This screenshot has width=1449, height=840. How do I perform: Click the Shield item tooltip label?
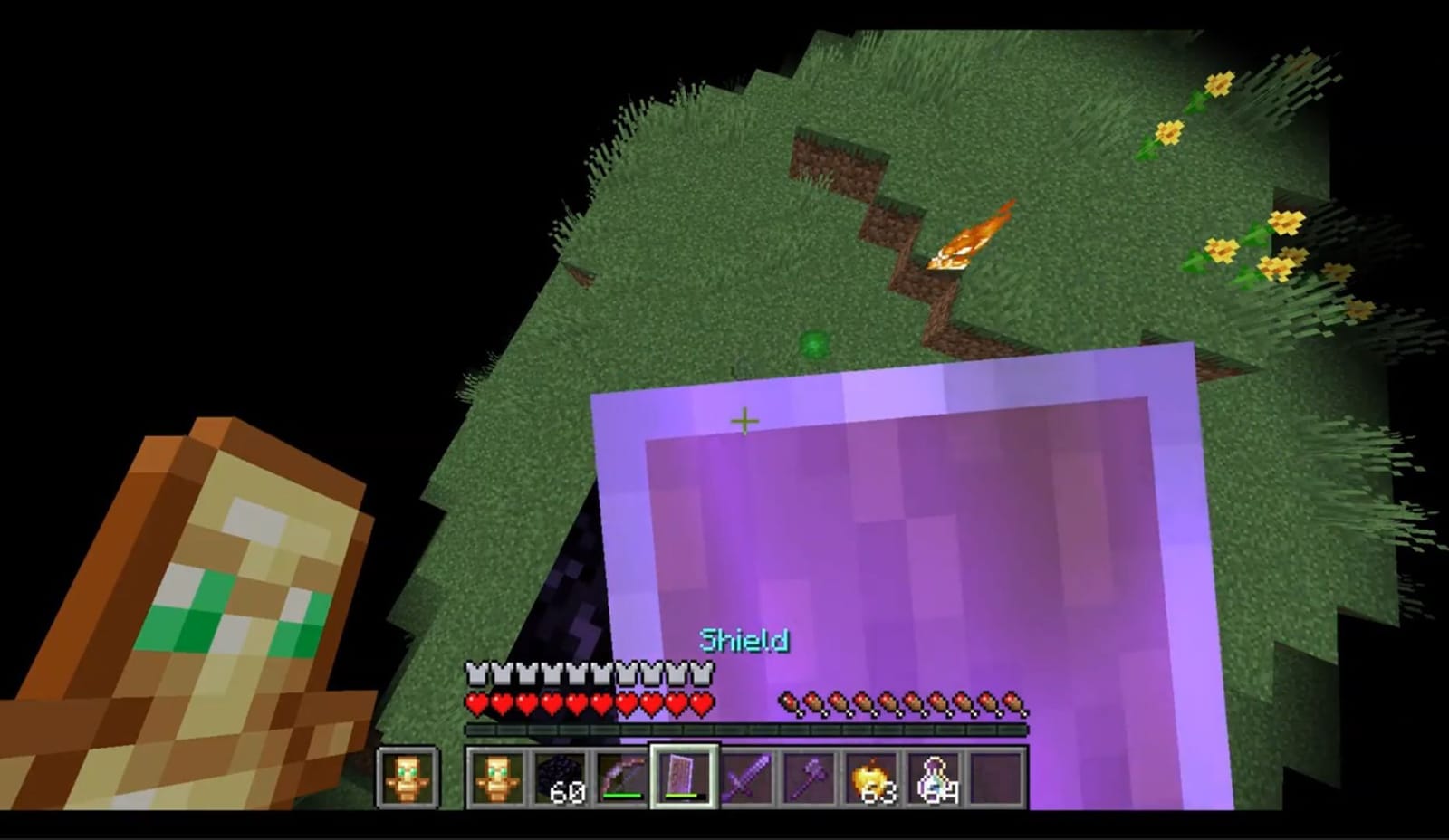(x=744, y=640)
